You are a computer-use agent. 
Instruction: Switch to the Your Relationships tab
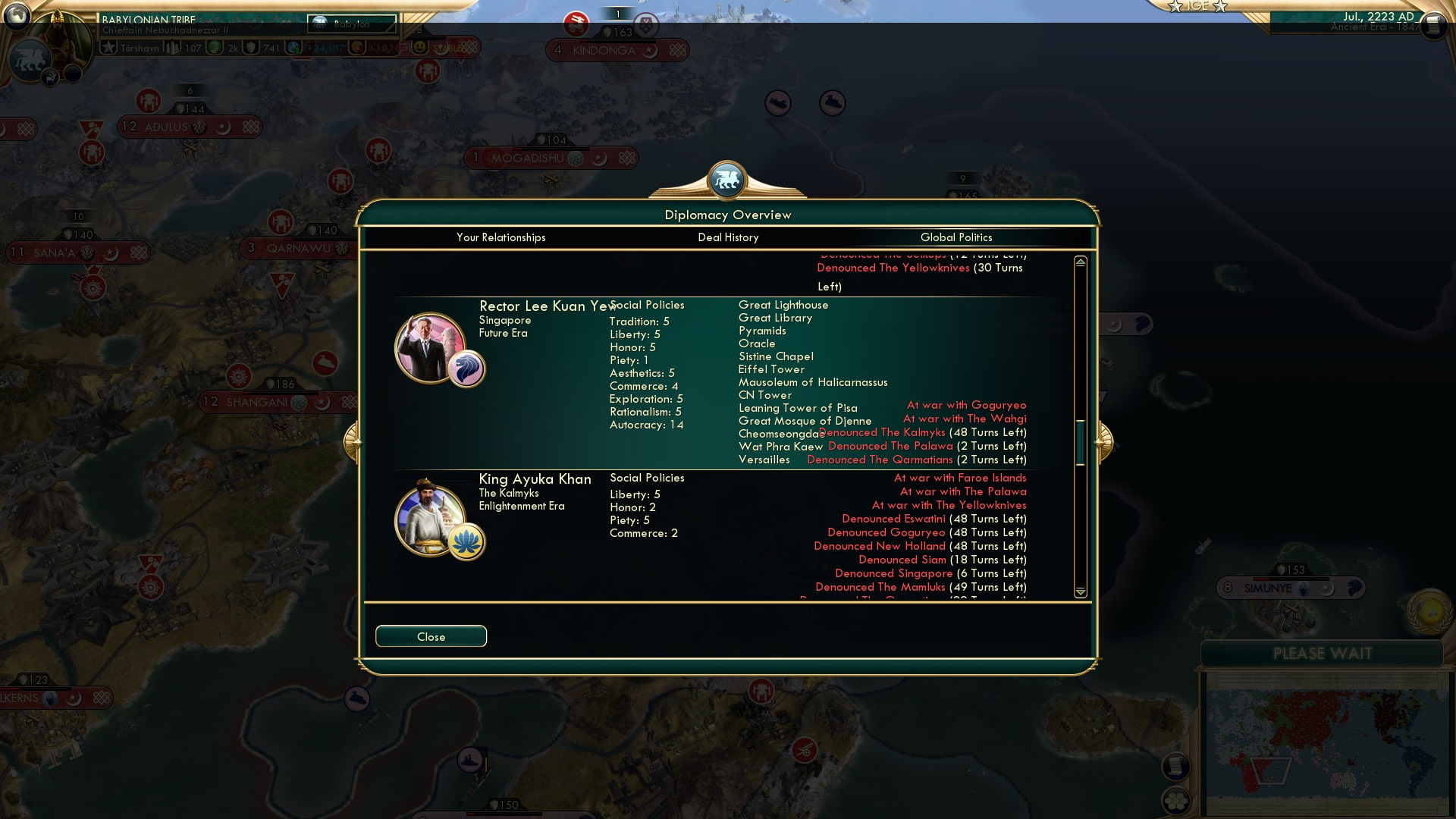click(x=500, y=237)
